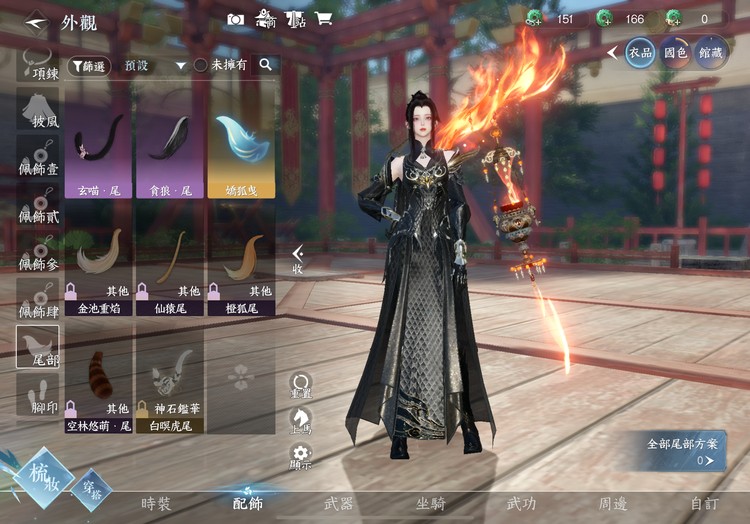Open the 顯示 display settings gear
The height and width of the screenshot is (524, 750).
click(300, 456)
